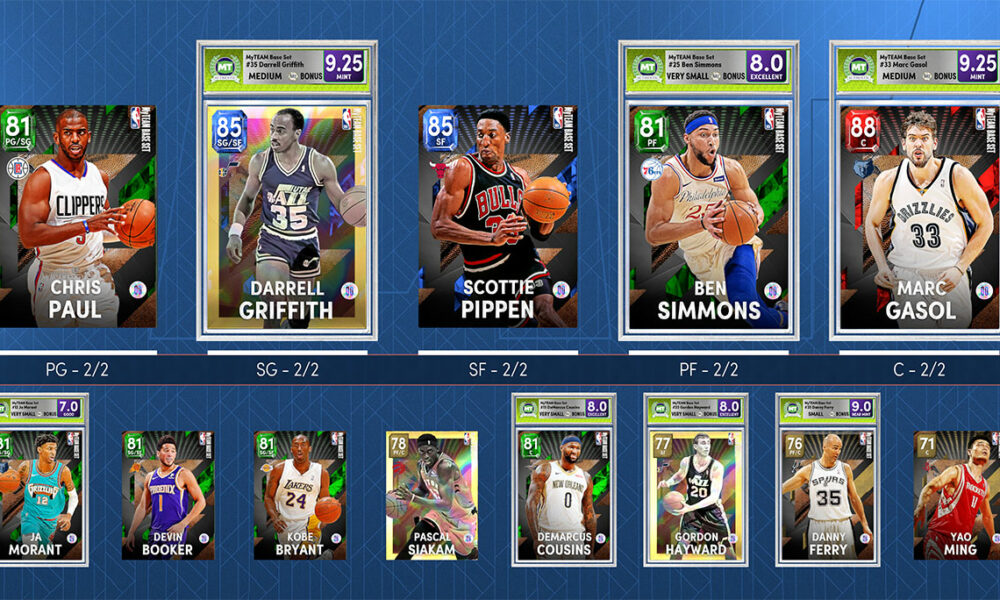The image size is (1000, 600).
Task: Select the Ben Simmons graded card
Action: [x=708, y=215]
